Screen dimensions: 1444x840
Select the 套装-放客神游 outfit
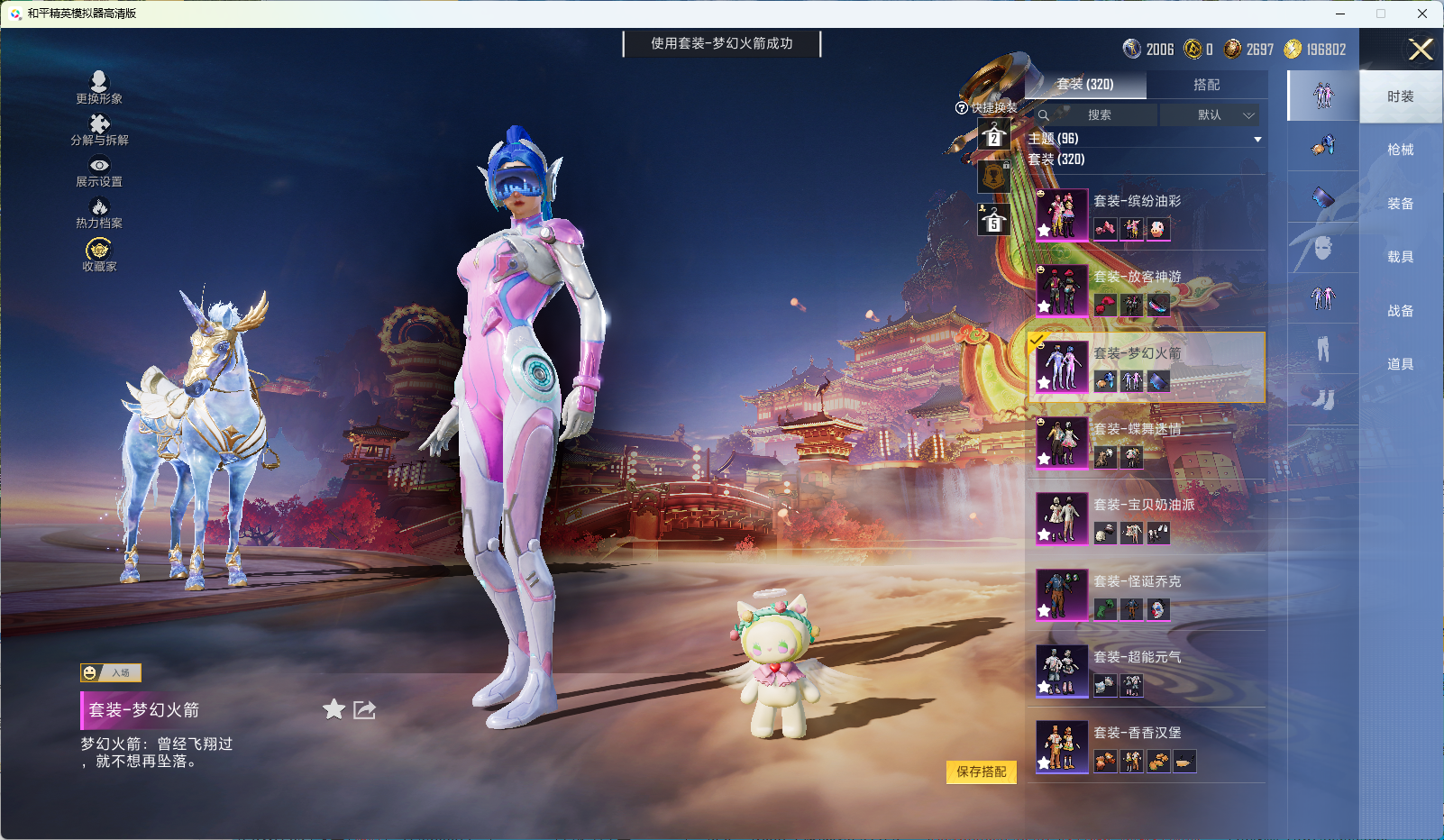tap(1146, 290)
